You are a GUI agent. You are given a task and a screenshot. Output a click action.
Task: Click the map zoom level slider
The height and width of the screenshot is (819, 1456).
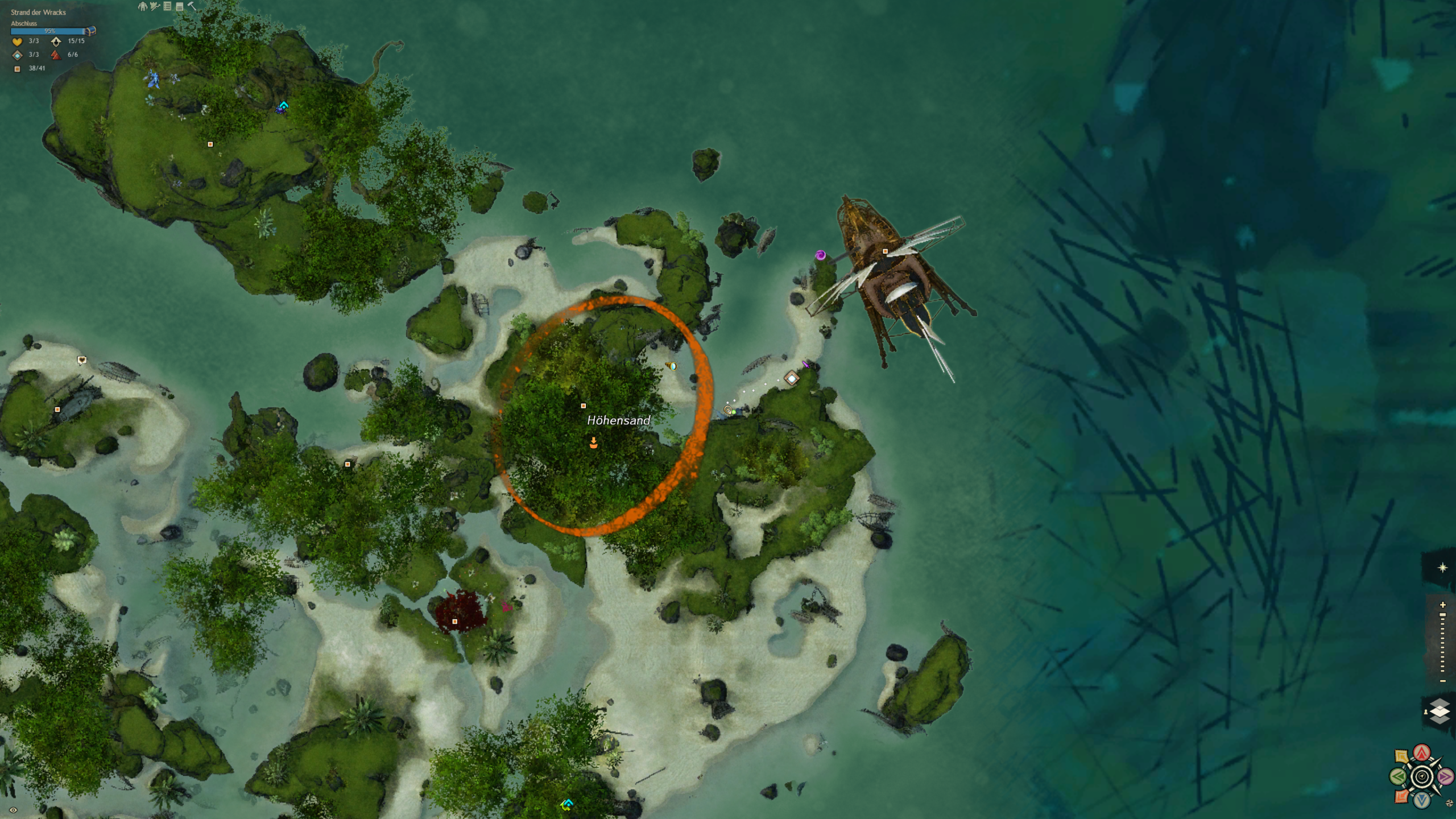(1442, 643)
